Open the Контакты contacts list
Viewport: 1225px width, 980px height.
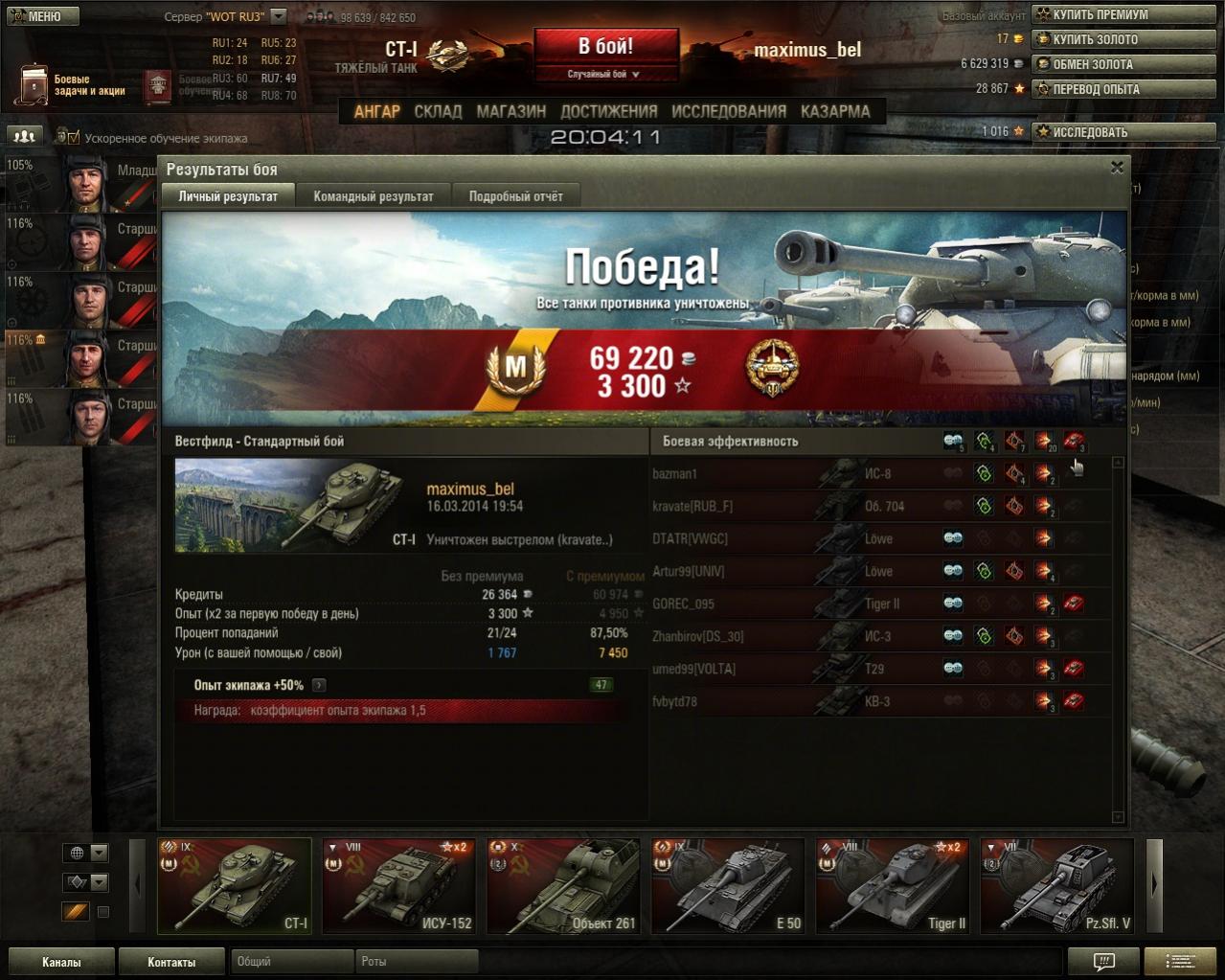pyautogui.click(x=171, y=962)
